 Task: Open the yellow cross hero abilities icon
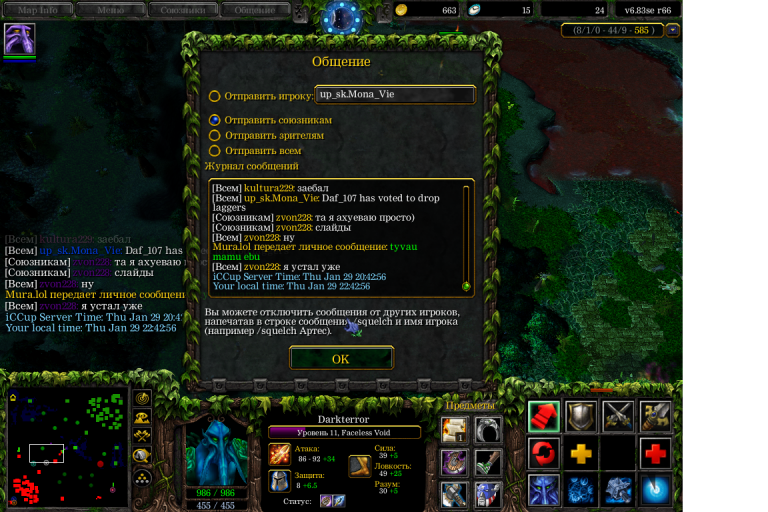[x=581, y=454]
